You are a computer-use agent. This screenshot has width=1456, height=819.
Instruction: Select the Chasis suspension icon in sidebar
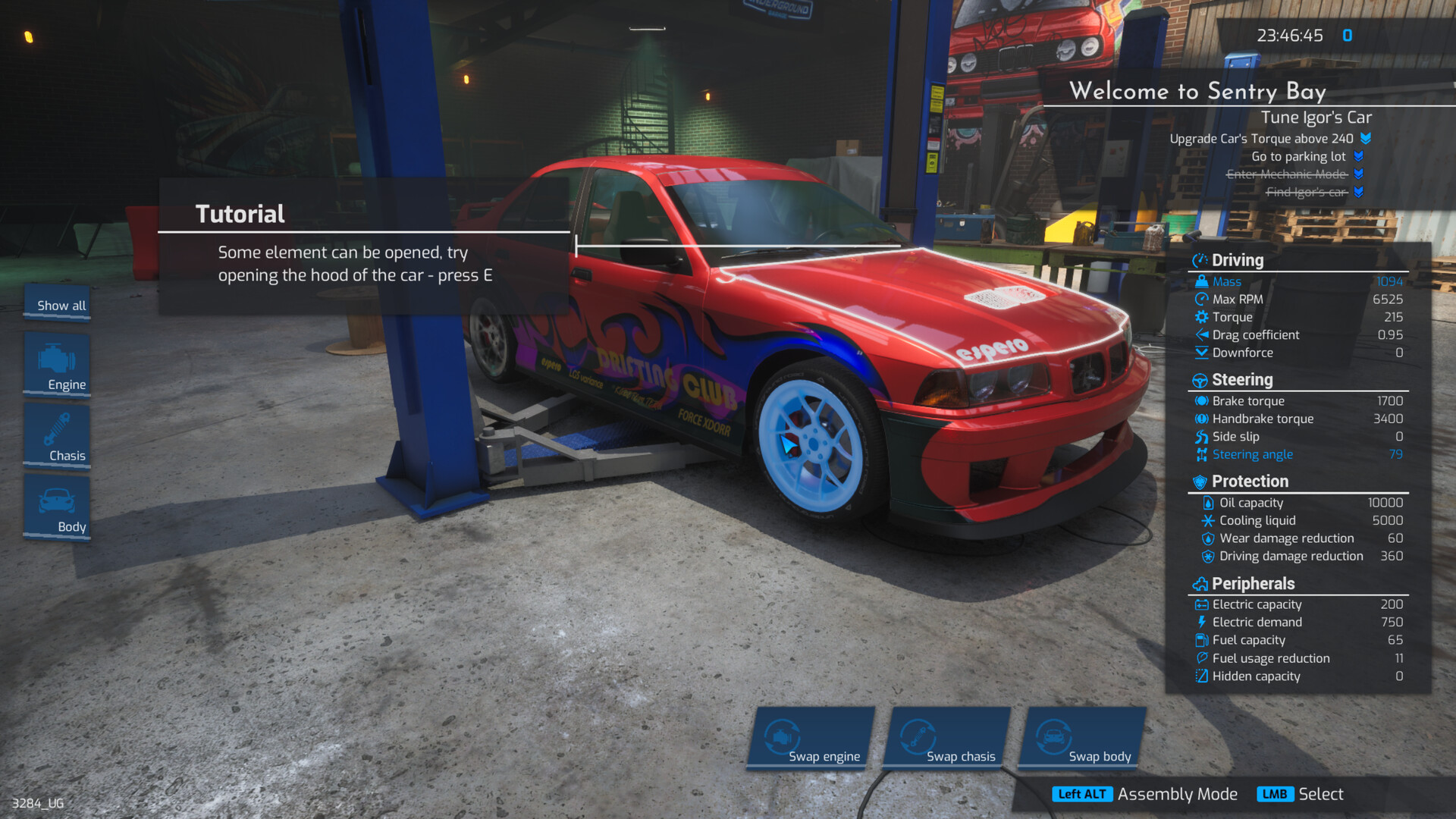[56, 429]
